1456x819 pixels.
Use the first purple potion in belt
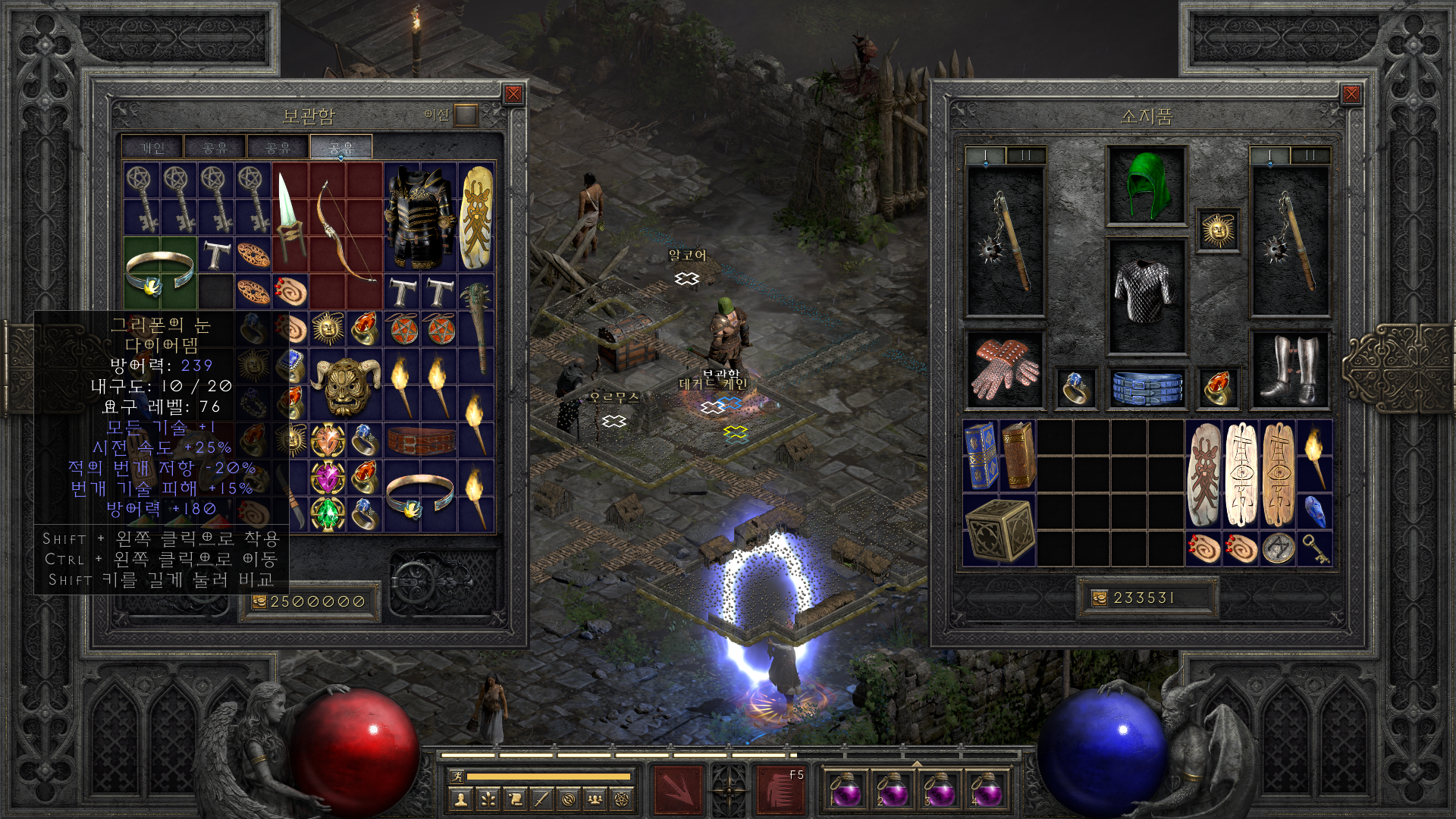pos(846,789)
